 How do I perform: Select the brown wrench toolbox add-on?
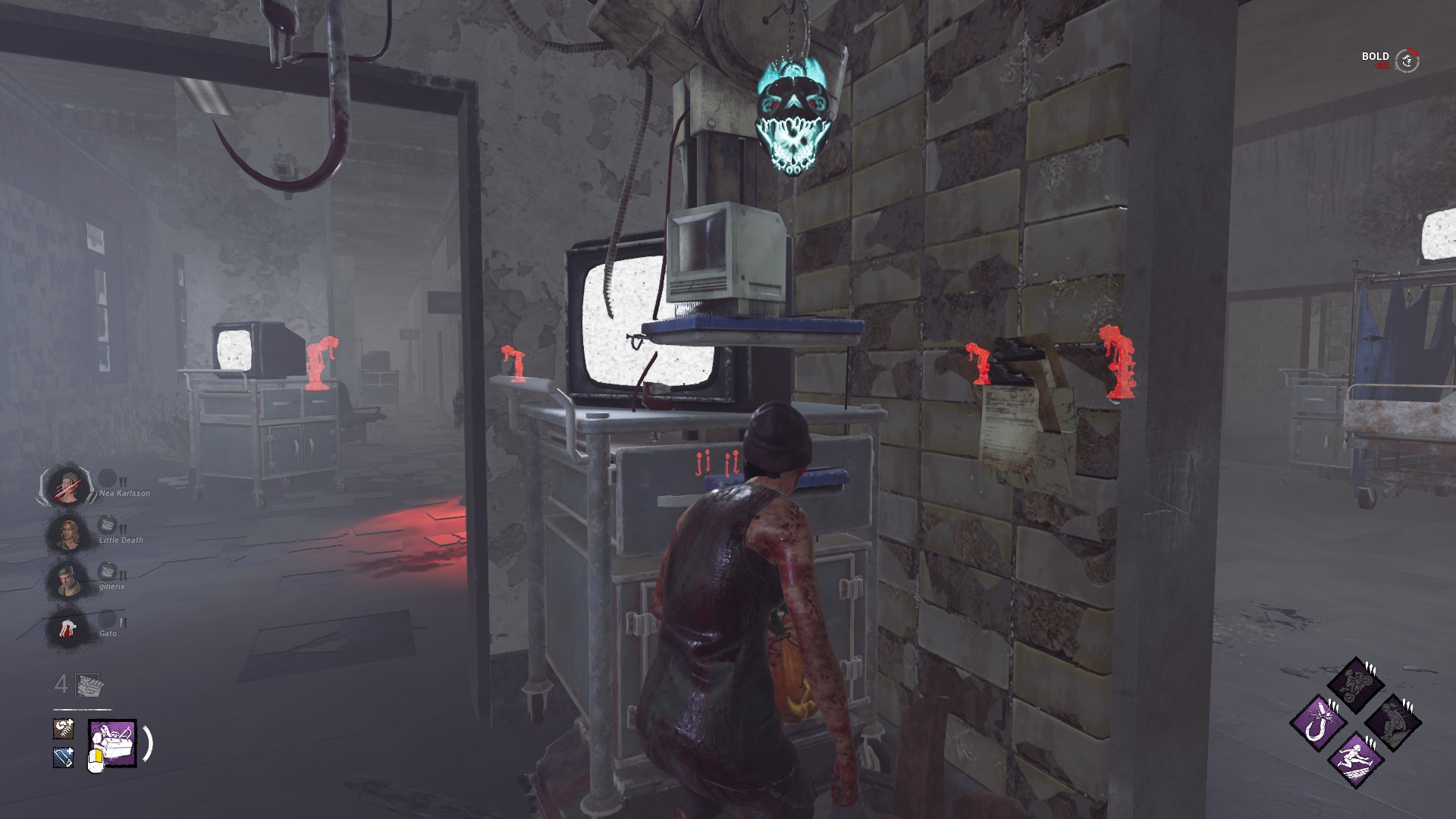(64, 729)
